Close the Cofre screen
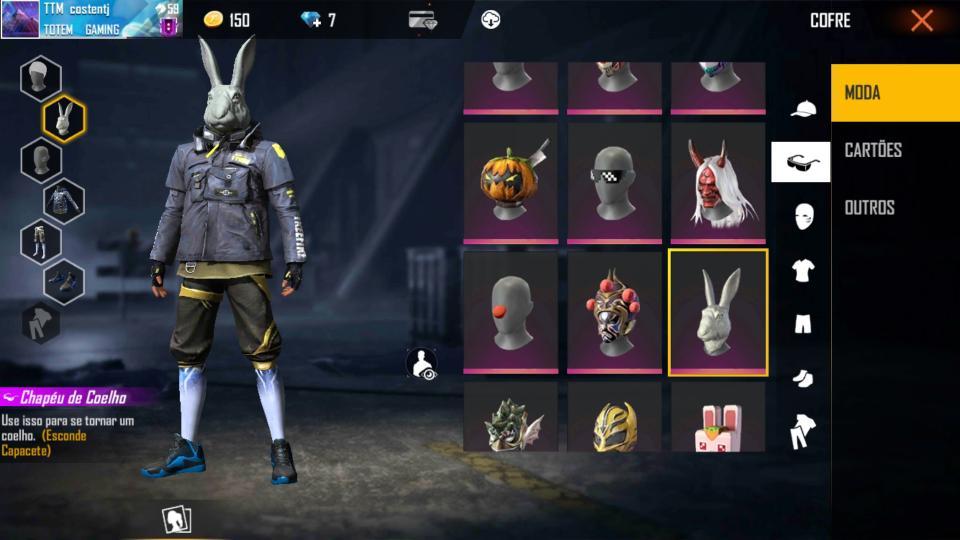Image resolution: width=960 pixels, height=540 pixels. [x=921, y=20]
